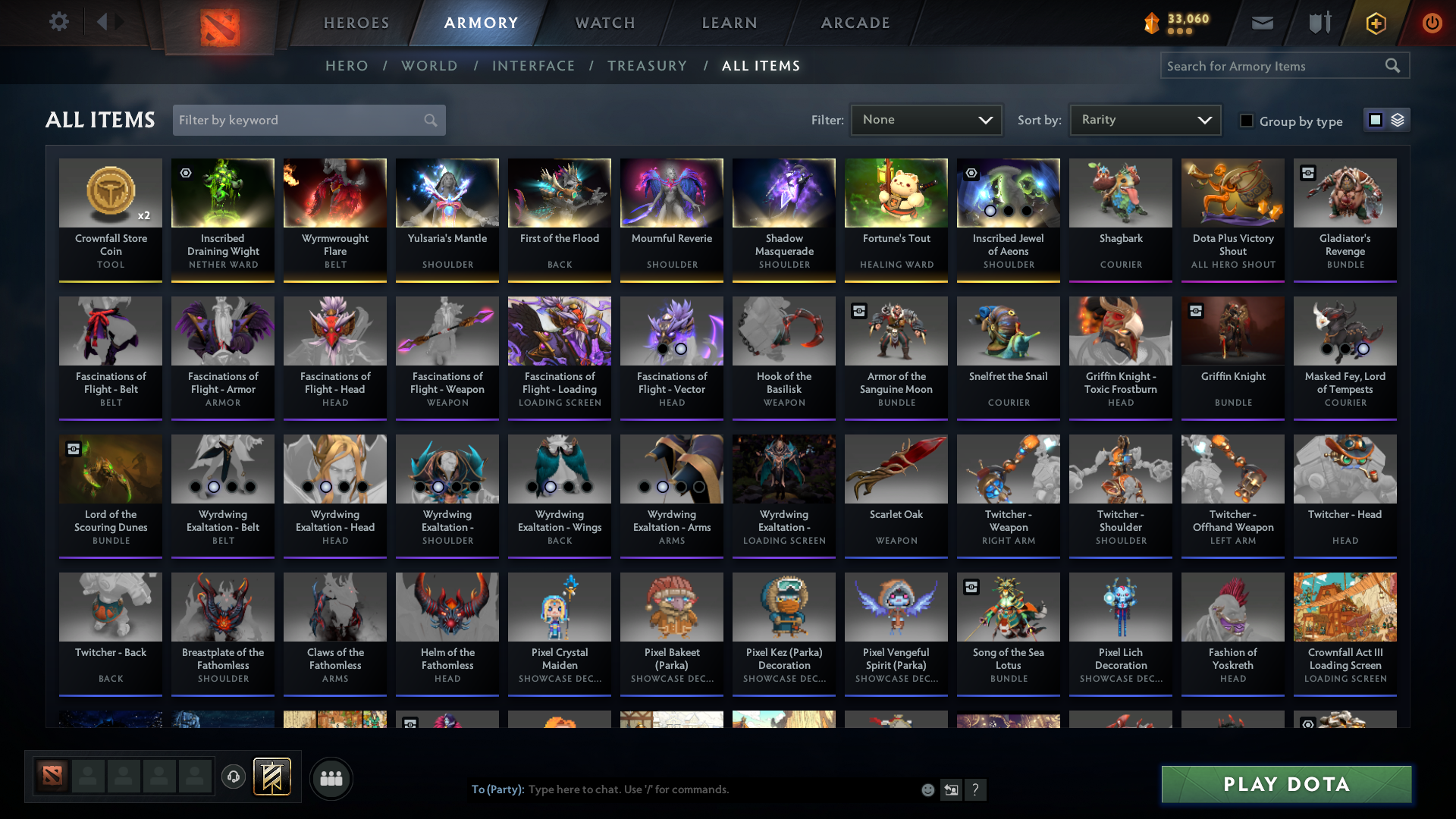Screen dimensions: 1456x819
Task: Toggle the eye icon on Inscribed Draining Wight
Action: pos(184,173)
